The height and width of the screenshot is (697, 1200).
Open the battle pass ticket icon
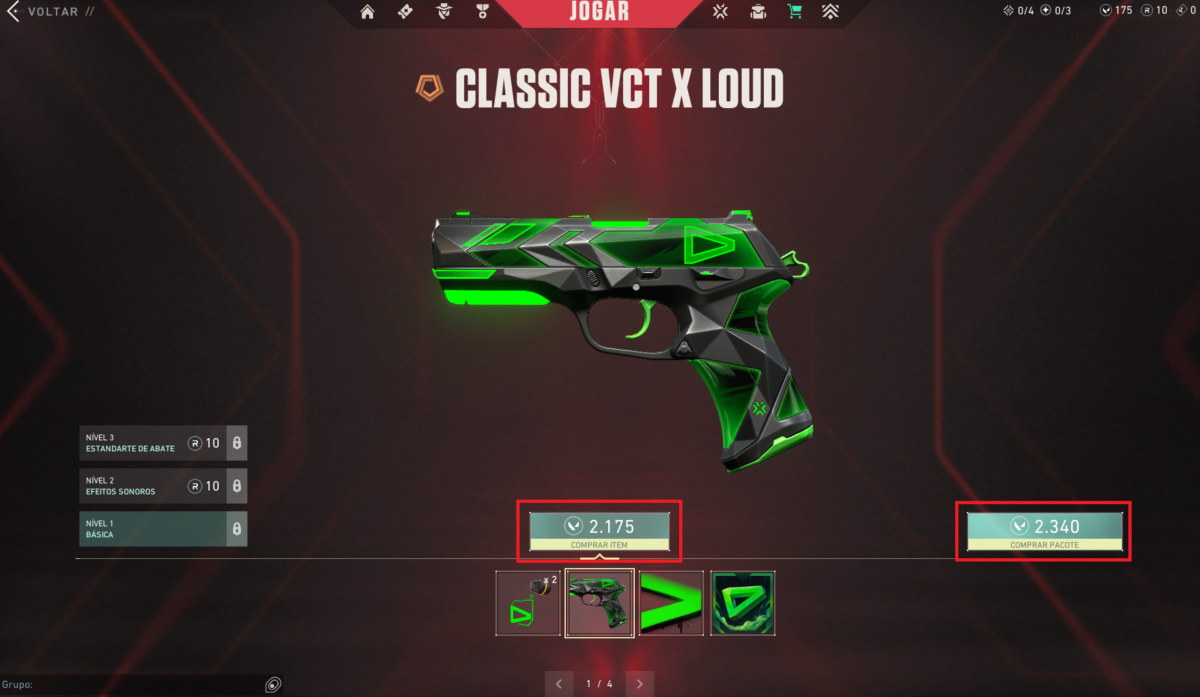tap(404, 12)
